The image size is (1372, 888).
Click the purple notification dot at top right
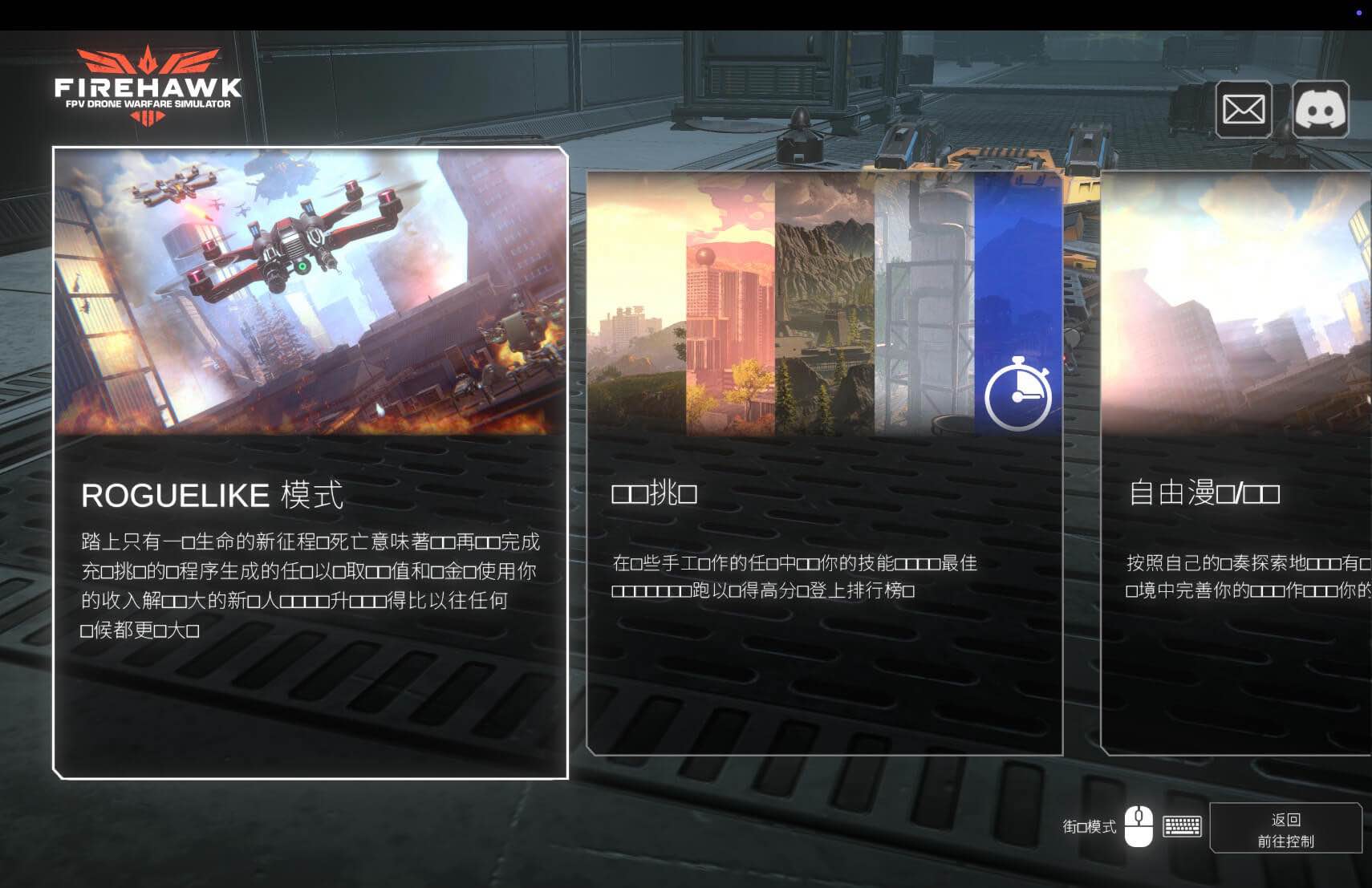tap(1358, 12)
